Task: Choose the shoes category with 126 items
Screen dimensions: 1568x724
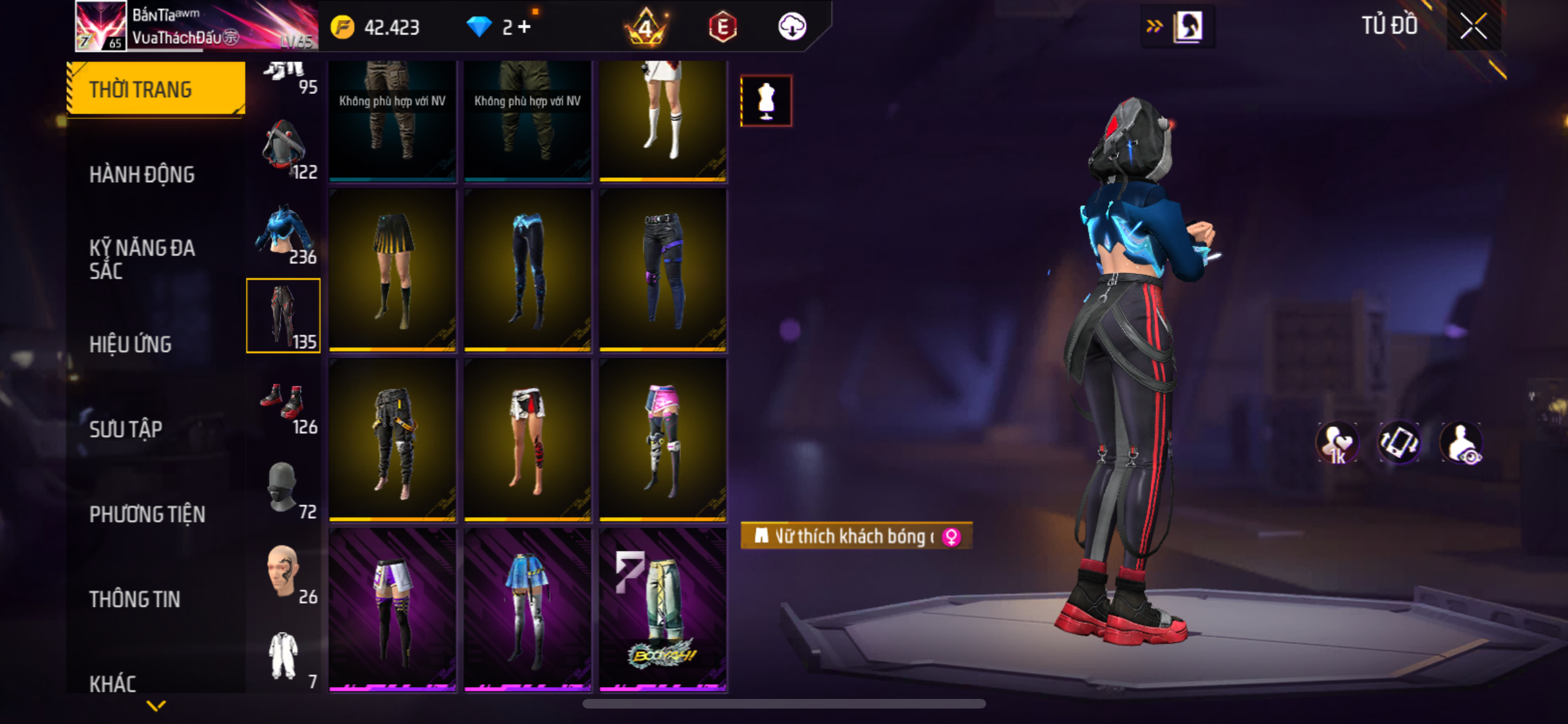Action: pyautogui.click(x=283, y=405)
